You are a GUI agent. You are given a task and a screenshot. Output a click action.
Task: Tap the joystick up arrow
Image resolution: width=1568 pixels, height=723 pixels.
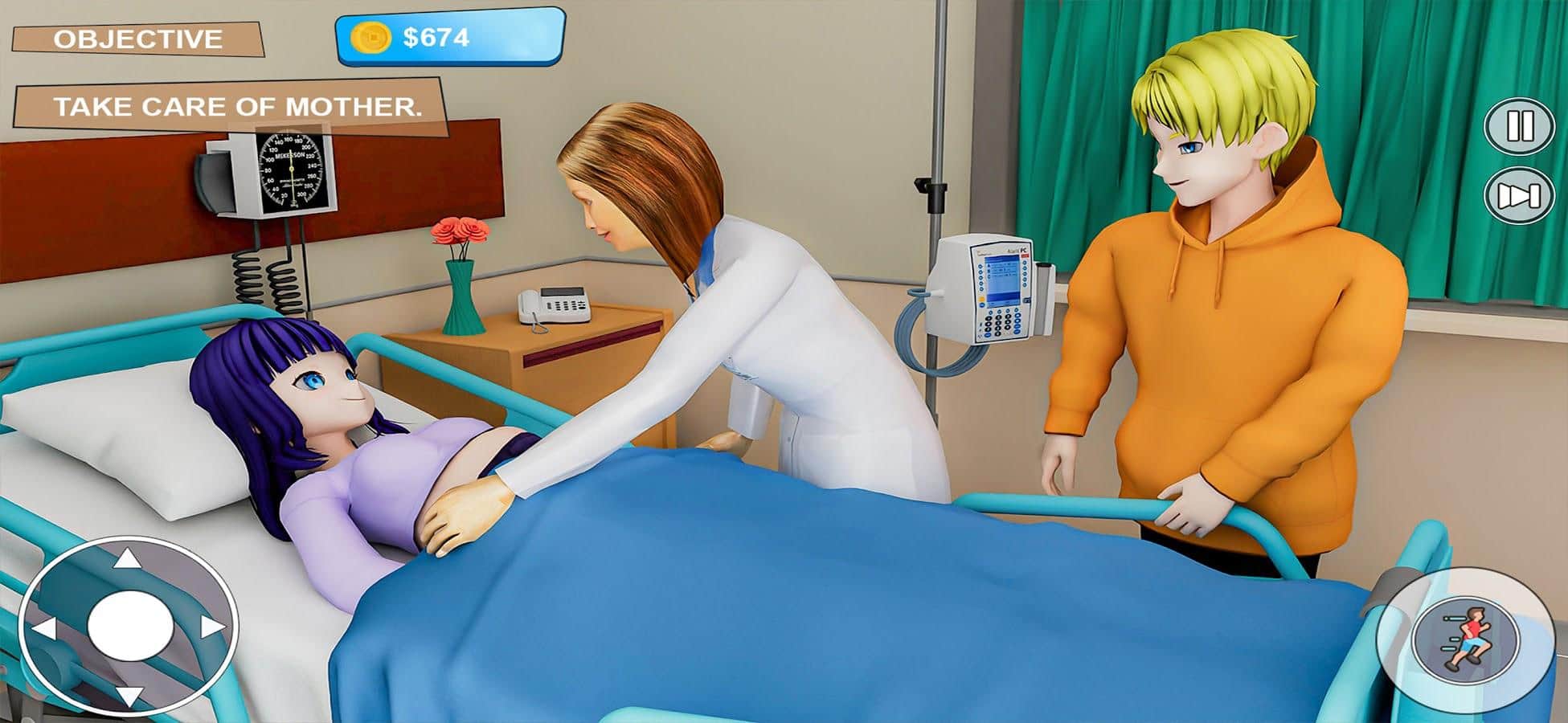point(127,558)
